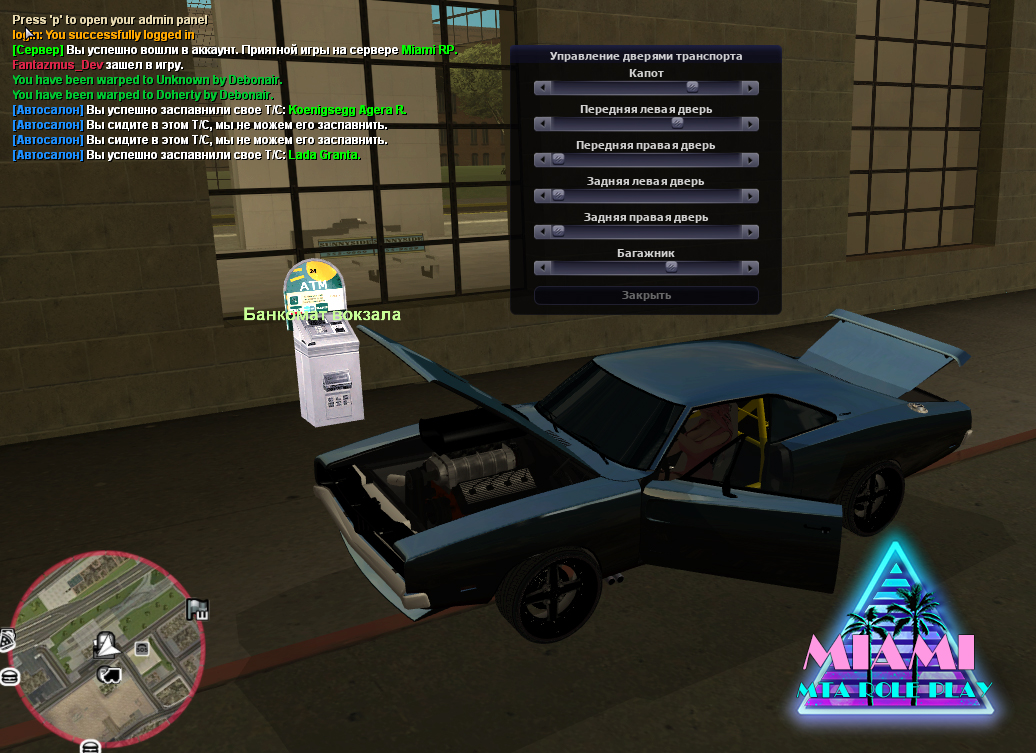
Task: Click the Капот slider's left arrow
Action: pos(541,88)
